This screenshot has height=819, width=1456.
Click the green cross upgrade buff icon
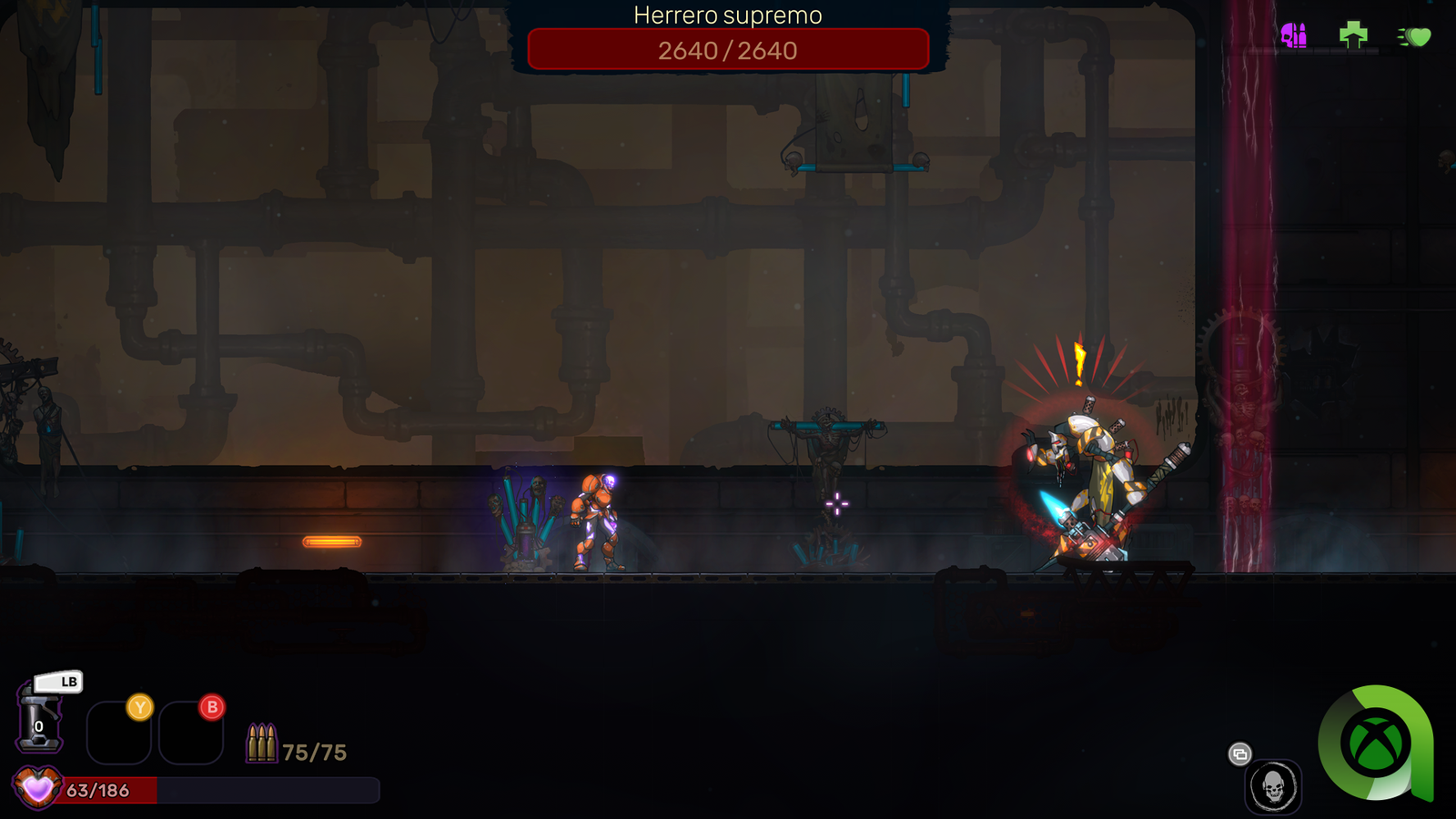(1353, 35)
